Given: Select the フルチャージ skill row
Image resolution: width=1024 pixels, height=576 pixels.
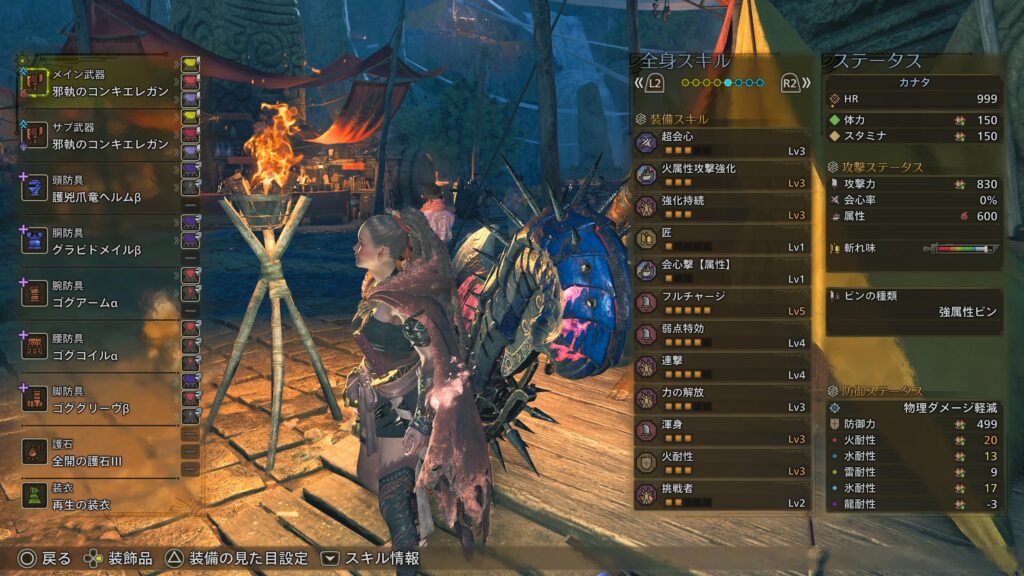Looking at the screenshot, I should click(722, 303).
